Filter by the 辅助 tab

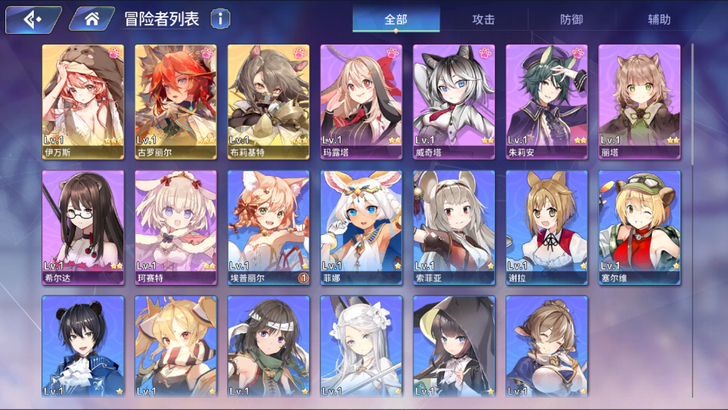pos(659,19)
